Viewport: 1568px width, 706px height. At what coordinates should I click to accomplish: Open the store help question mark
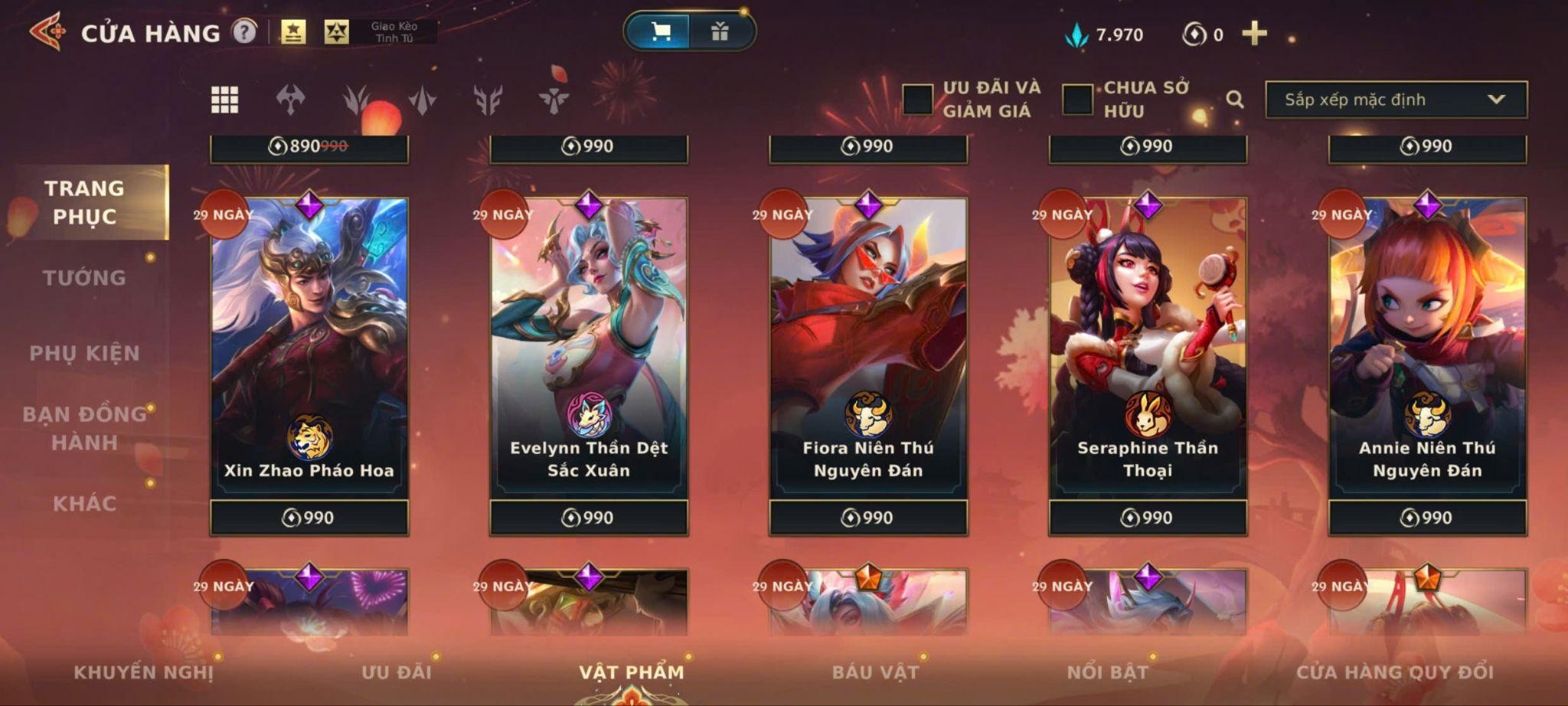click(244, 32)
